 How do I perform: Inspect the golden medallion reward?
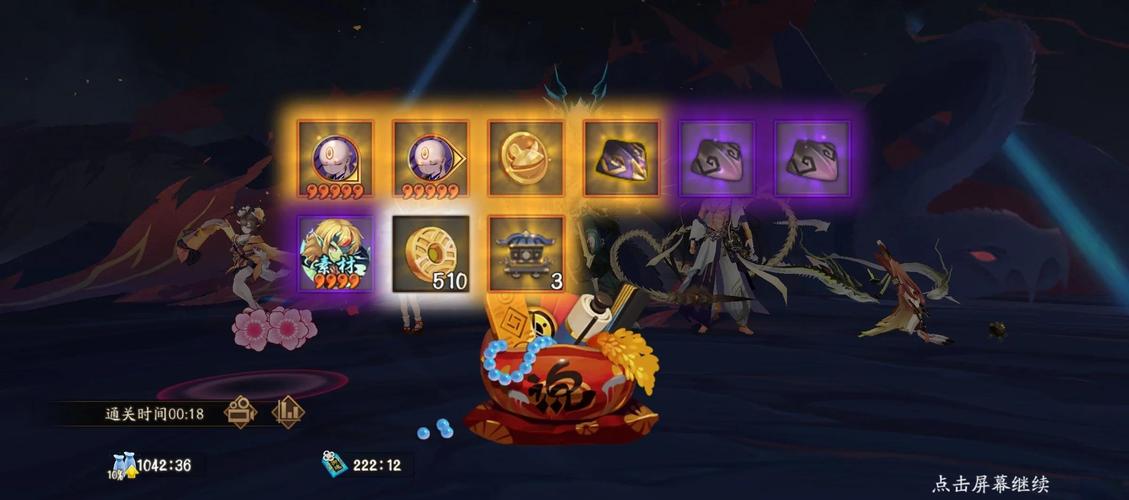(x=526, y=159)
